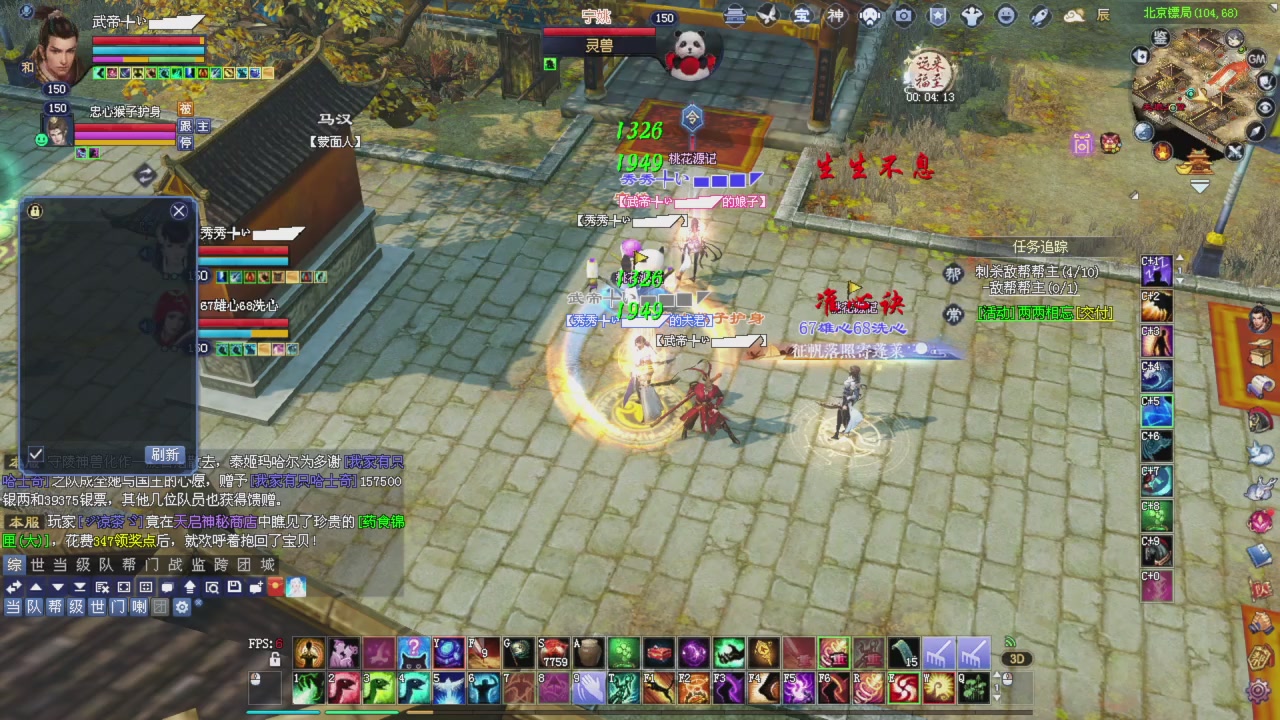
Task: Close the dark side panel
Action: (179, 211)
